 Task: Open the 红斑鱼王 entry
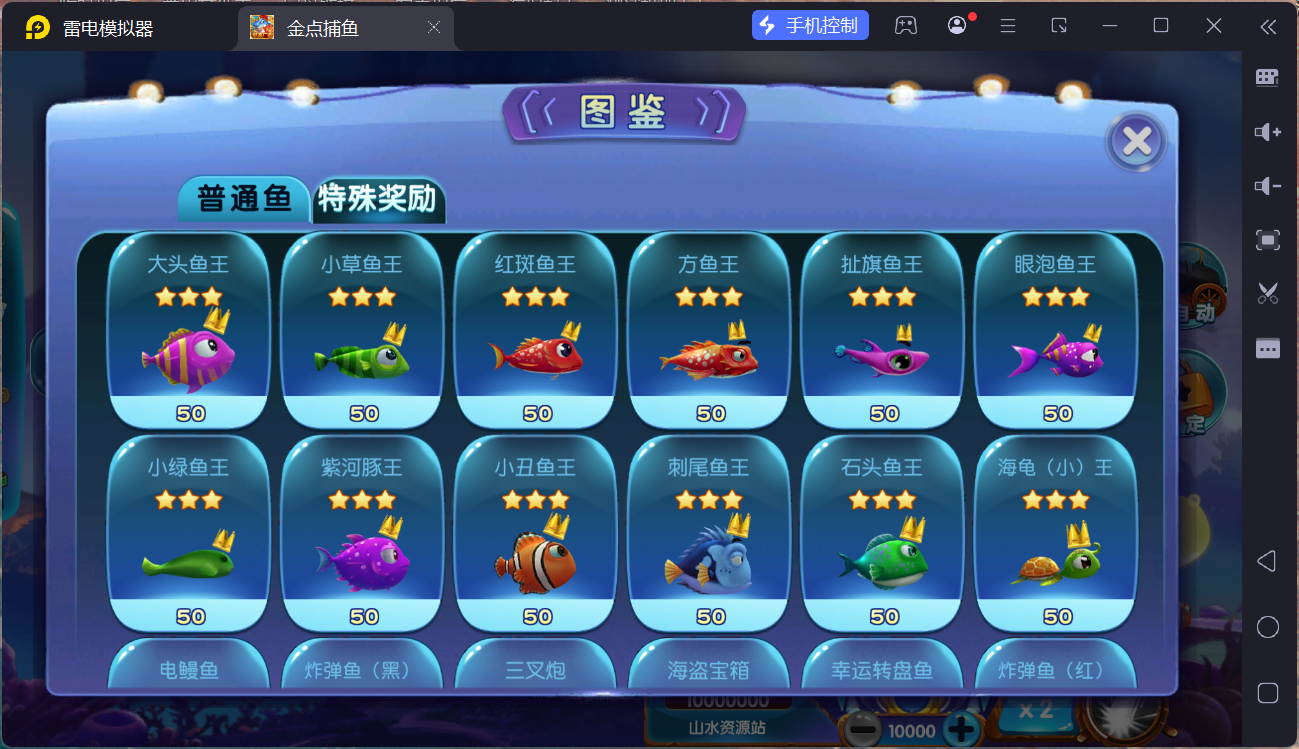point(535,330)
